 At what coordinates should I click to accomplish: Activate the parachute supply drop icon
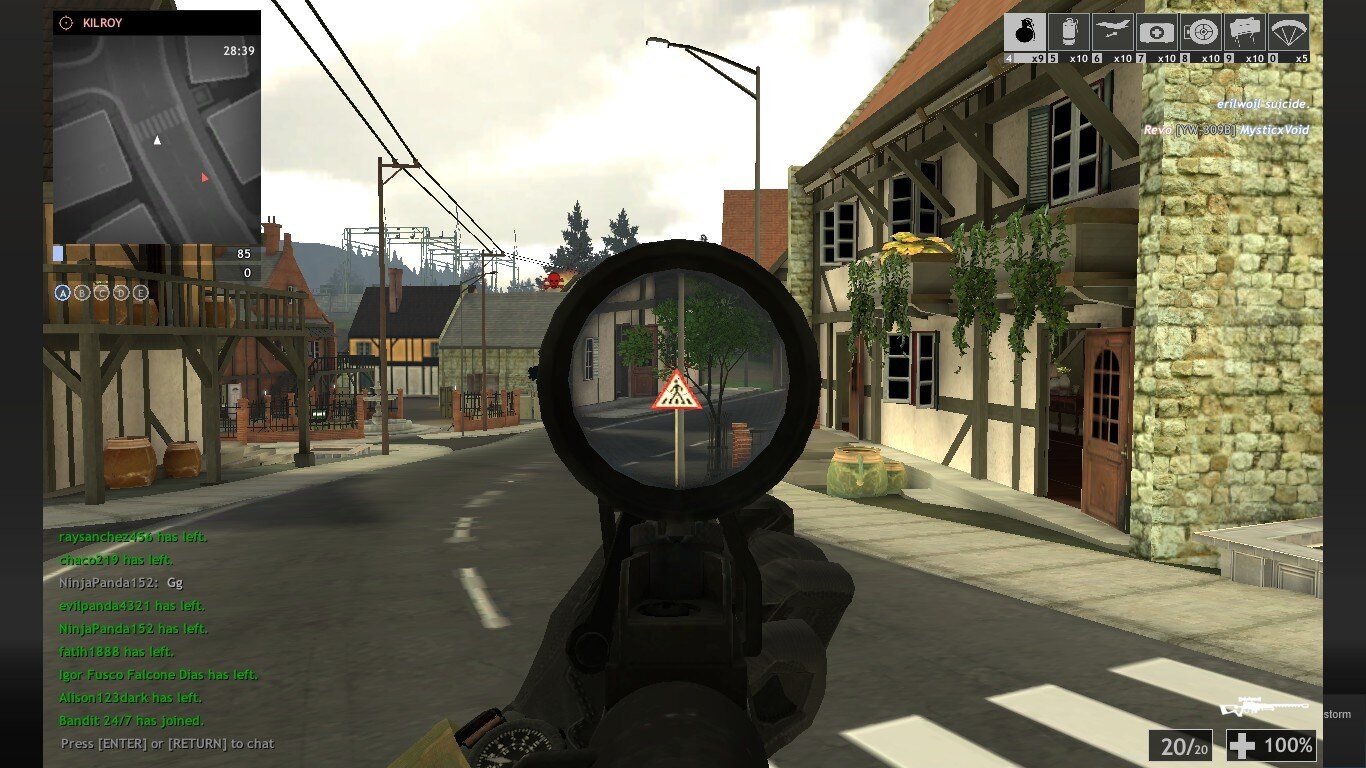point(1289,32)
